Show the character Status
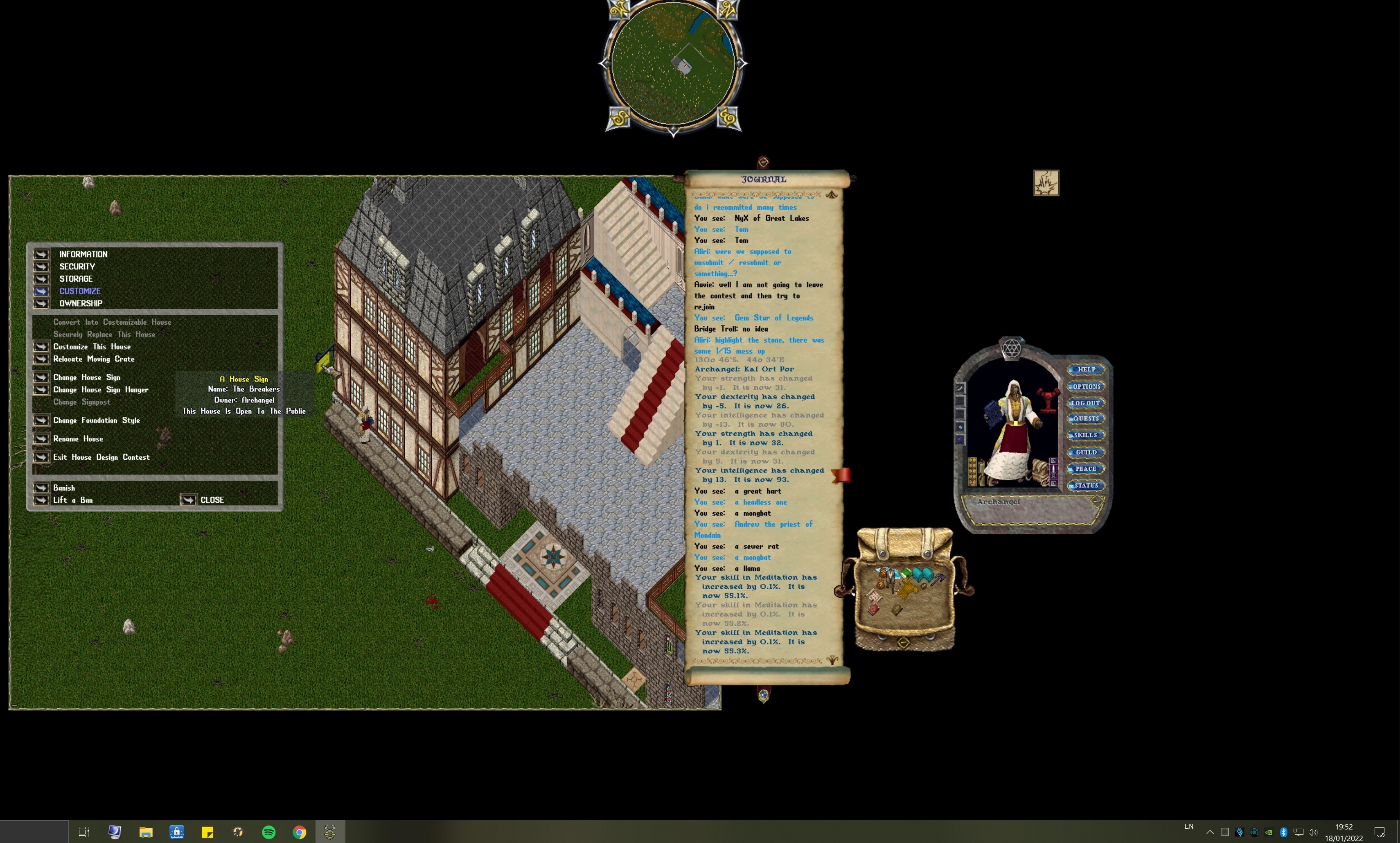1400x843 pixels. (x=1086, y=486)
